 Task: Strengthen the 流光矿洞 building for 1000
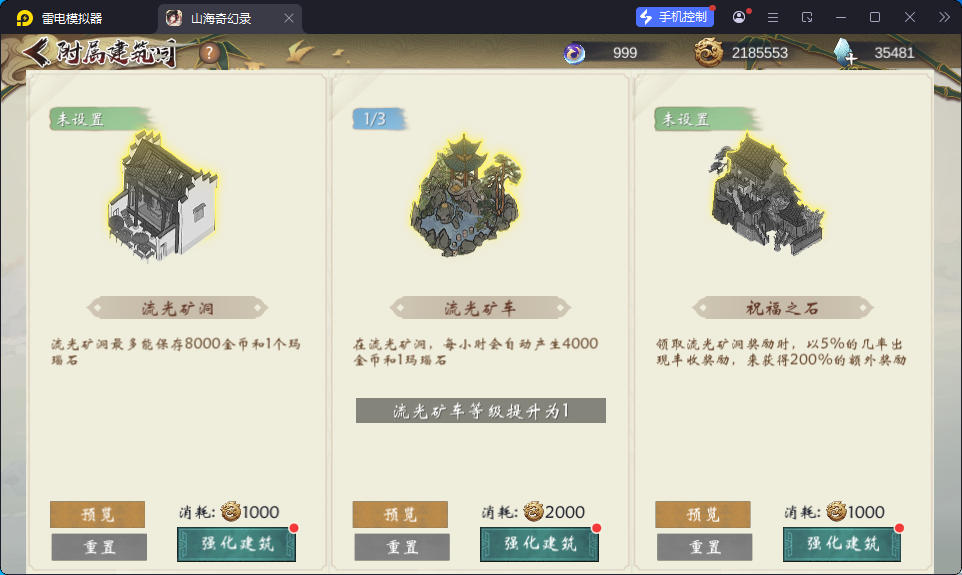(236, 544)
